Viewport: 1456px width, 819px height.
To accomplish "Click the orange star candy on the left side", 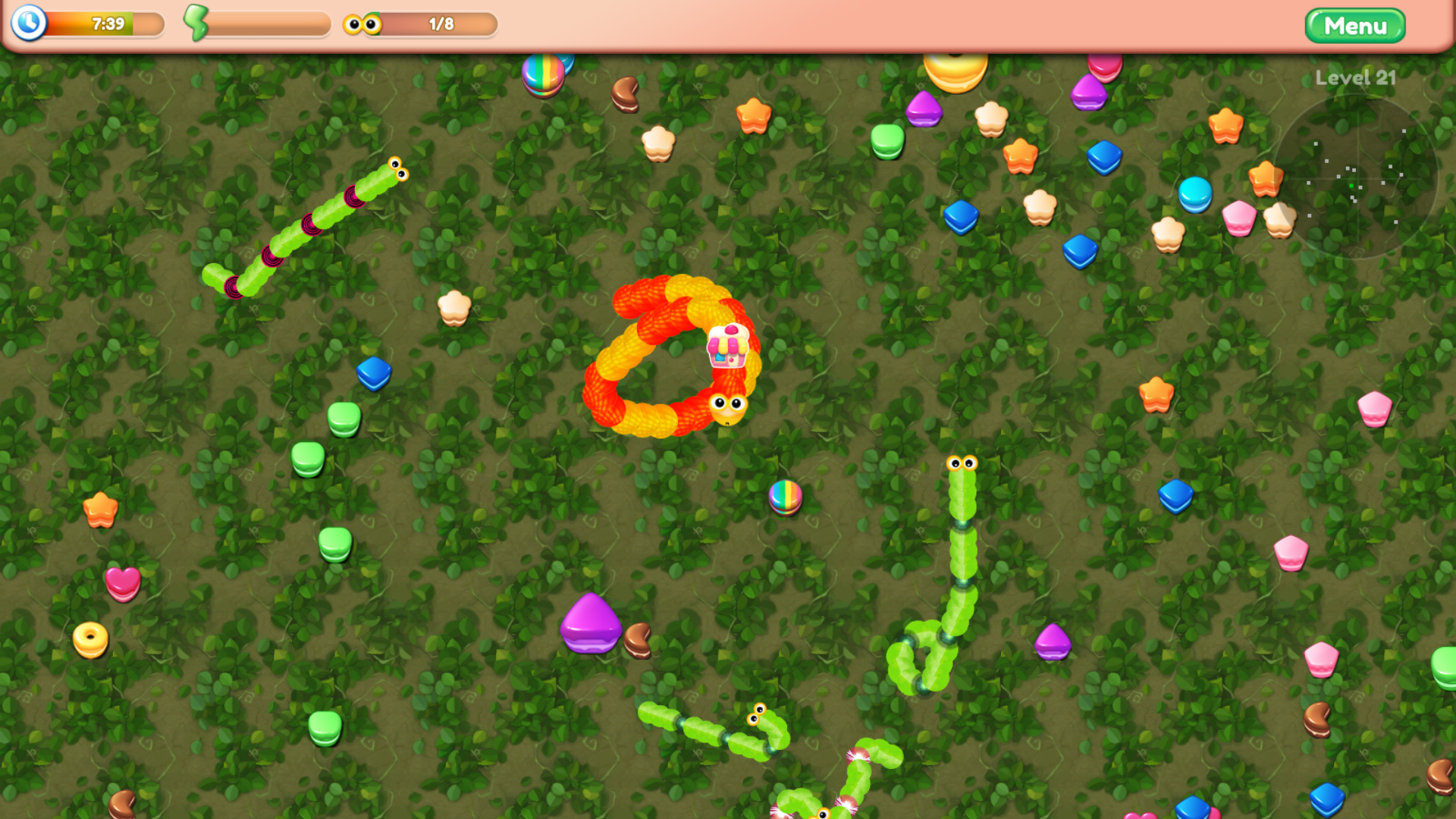I will pos(101,511).
